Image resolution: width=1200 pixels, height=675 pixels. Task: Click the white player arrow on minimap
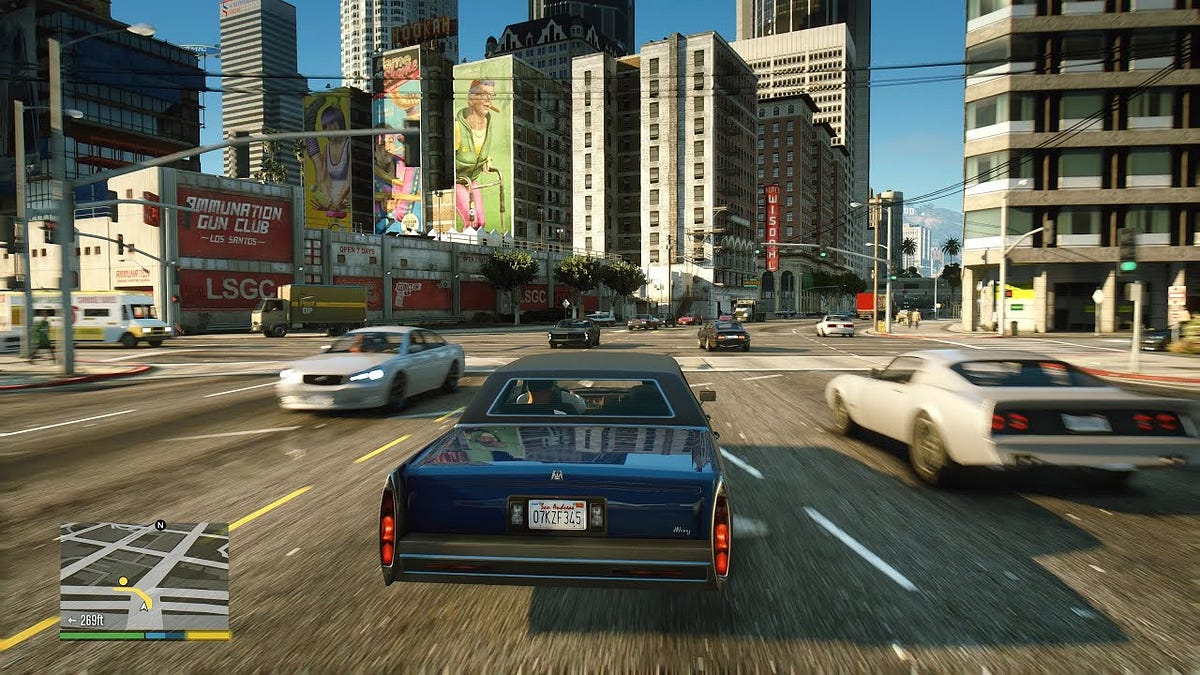click(145, 604)
